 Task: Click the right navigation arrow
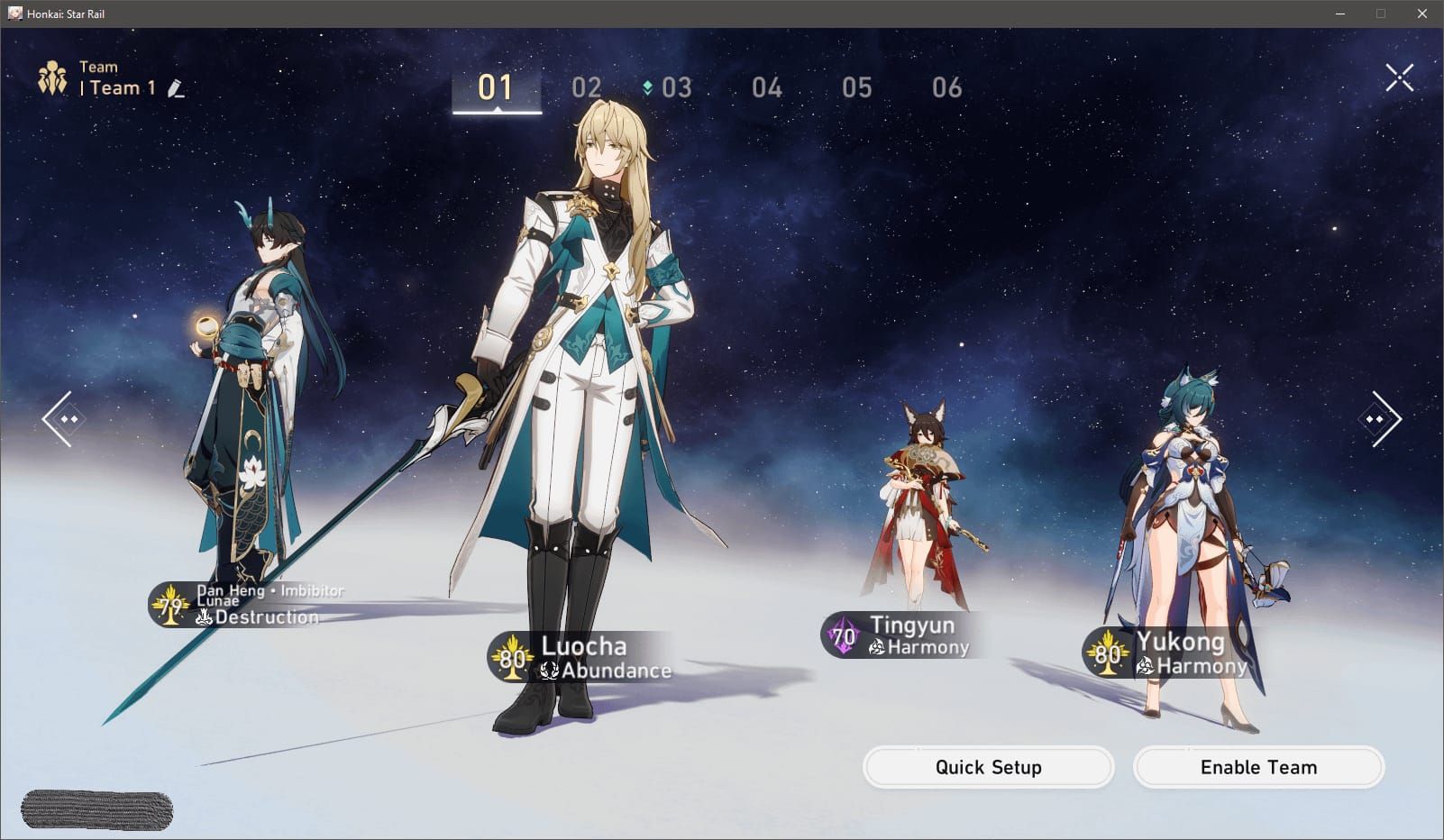pyautogui.click(x=1381, y=420)
